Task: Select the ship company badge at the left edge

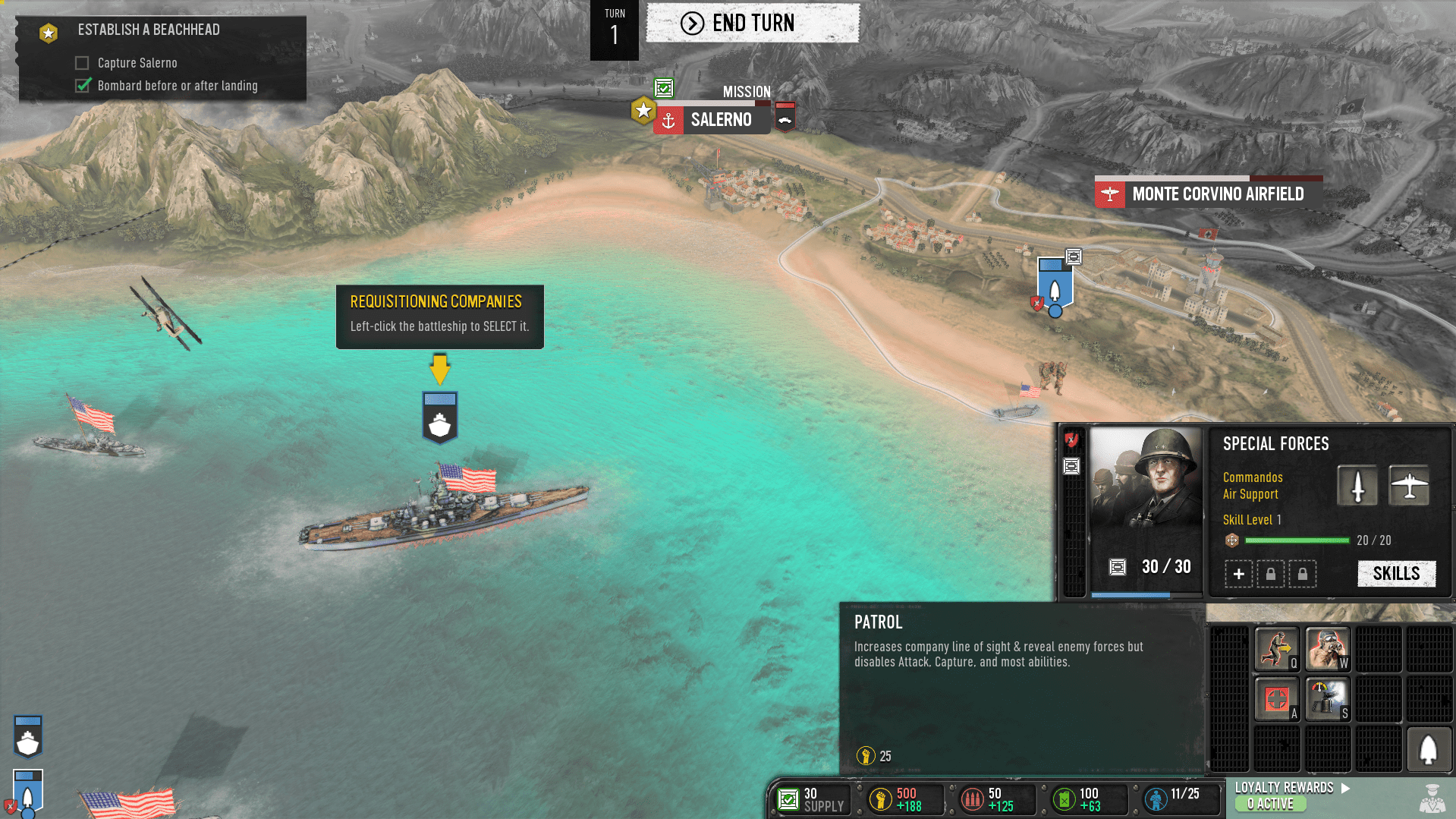Action: [28, 737]
